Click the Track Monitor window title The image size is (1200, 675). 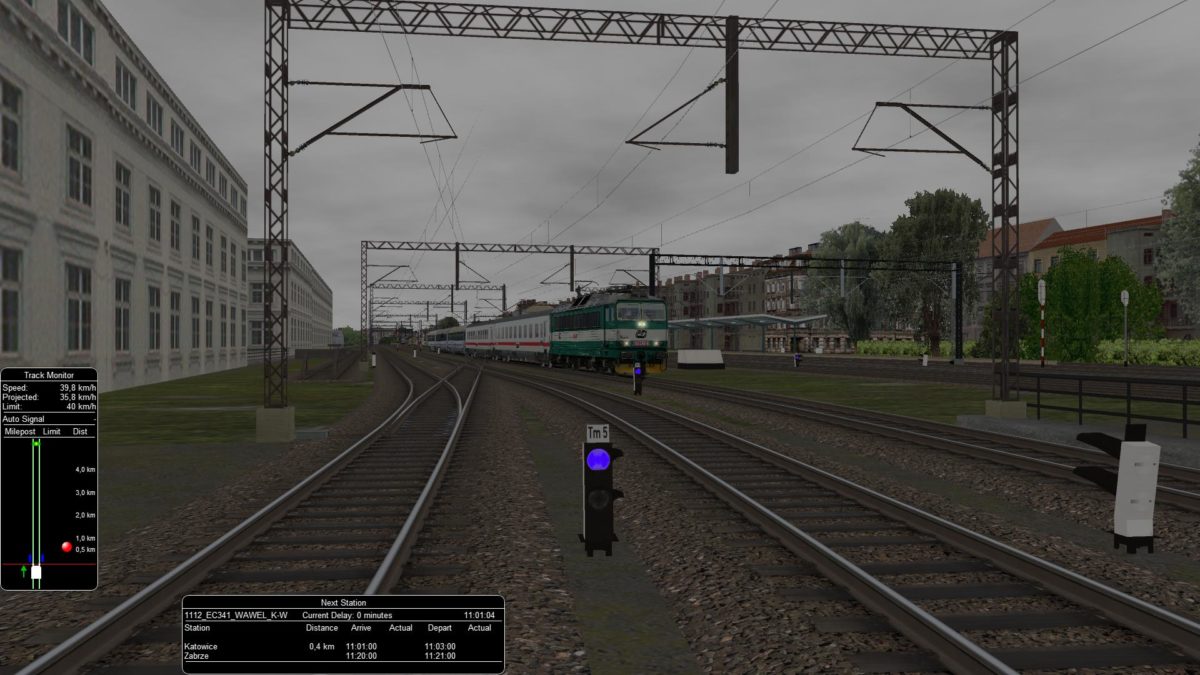[x=47, y=374]
